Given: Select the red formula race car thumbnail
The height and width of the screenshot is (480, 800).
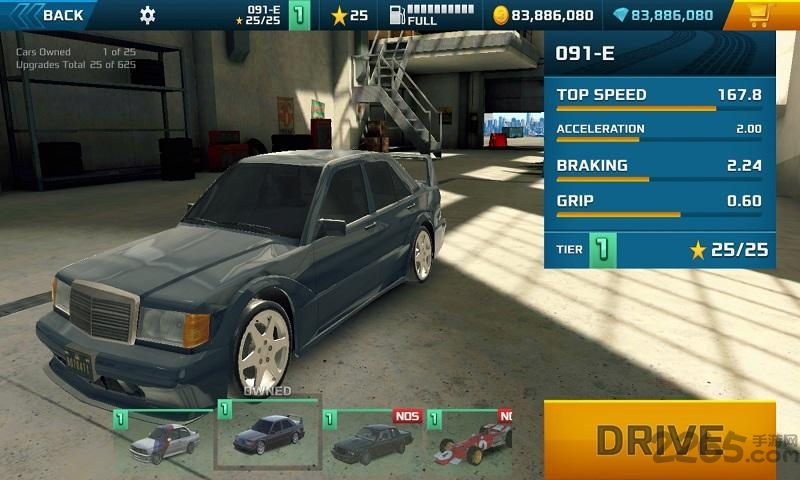Looking at the screenshot, I should pos(470,438).
